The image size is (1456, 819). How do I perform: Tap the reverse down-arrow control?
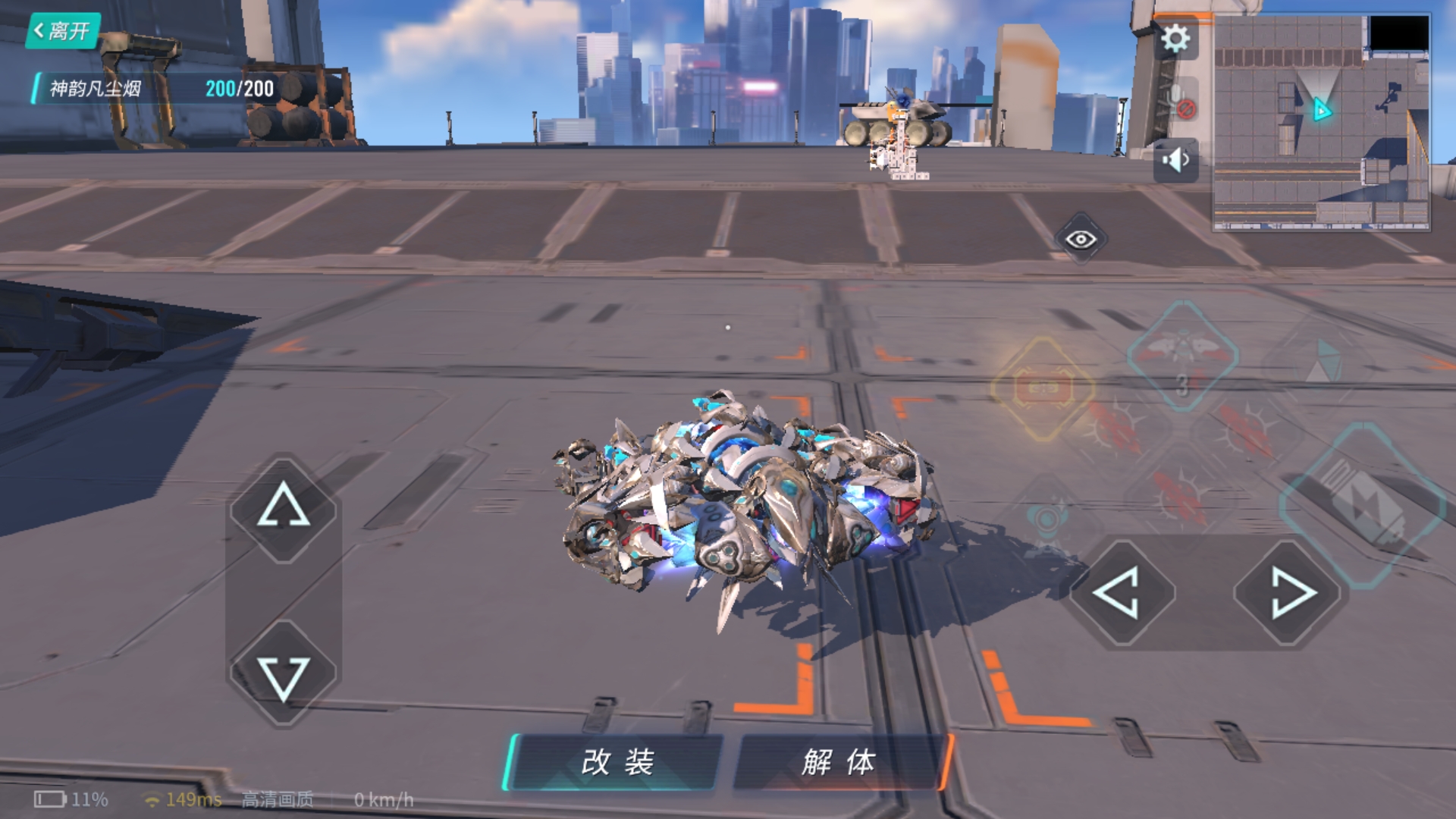(284, 675)
